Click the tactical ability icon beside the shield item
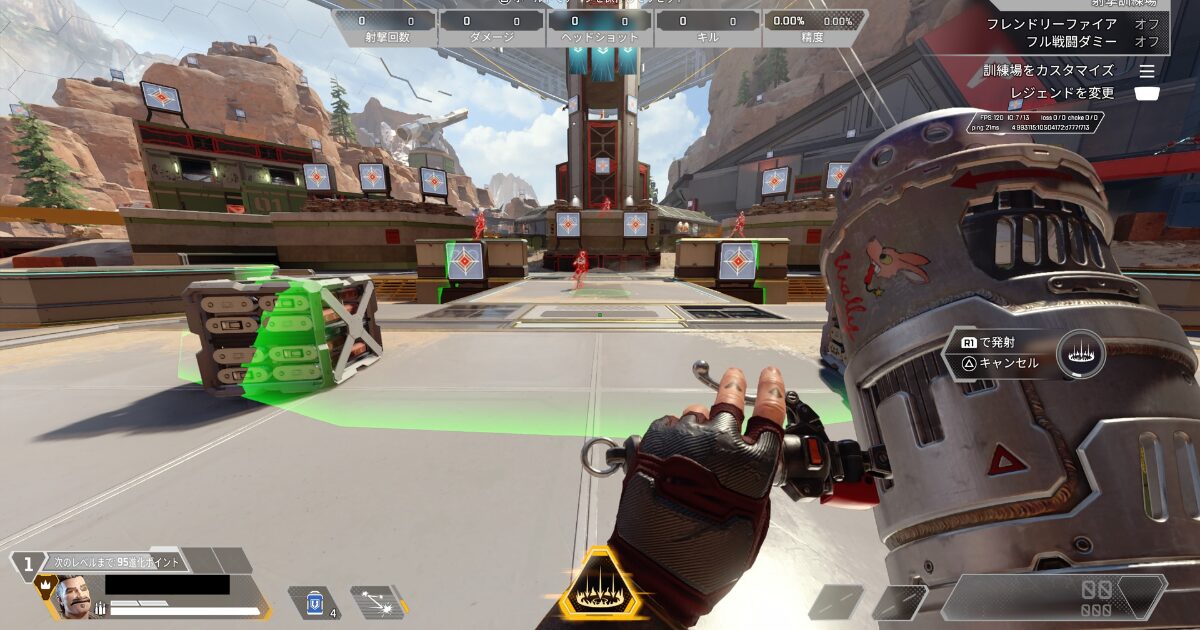 378,603
